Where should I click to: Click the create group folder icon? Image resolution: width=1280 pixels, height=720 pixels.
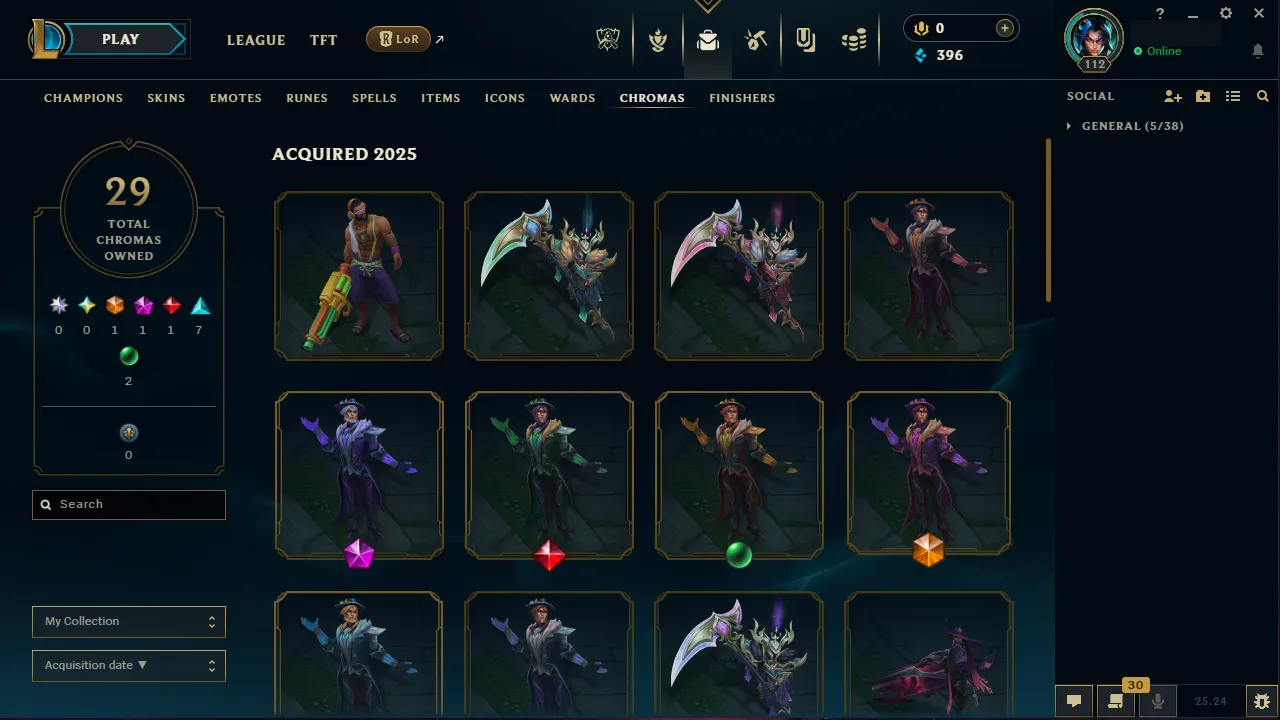pos(1202,96)
